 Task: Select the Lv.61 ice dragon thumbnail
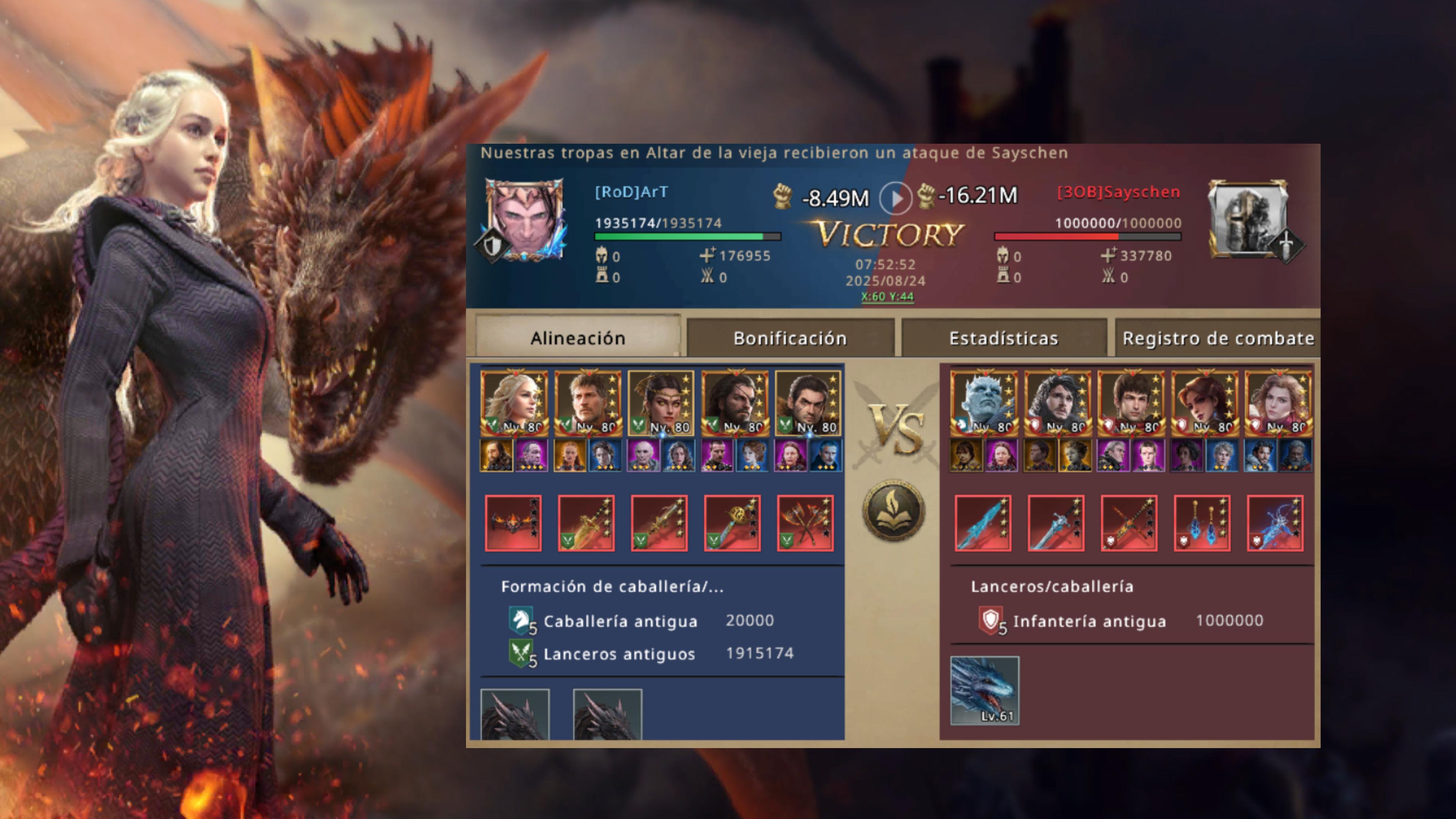coord(985,690)
